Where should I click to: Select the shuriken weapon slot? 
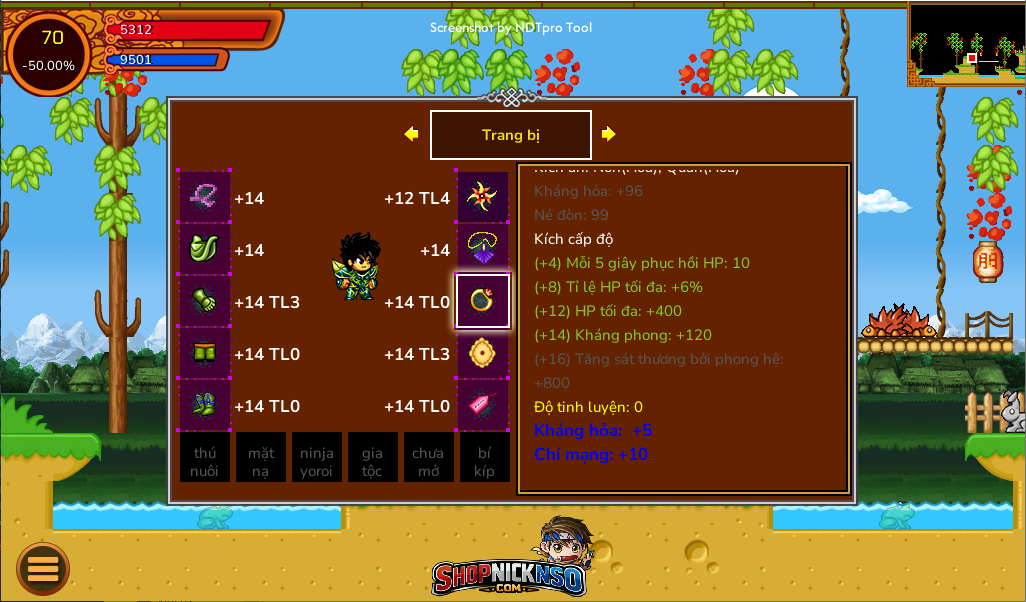click(483, 197)
